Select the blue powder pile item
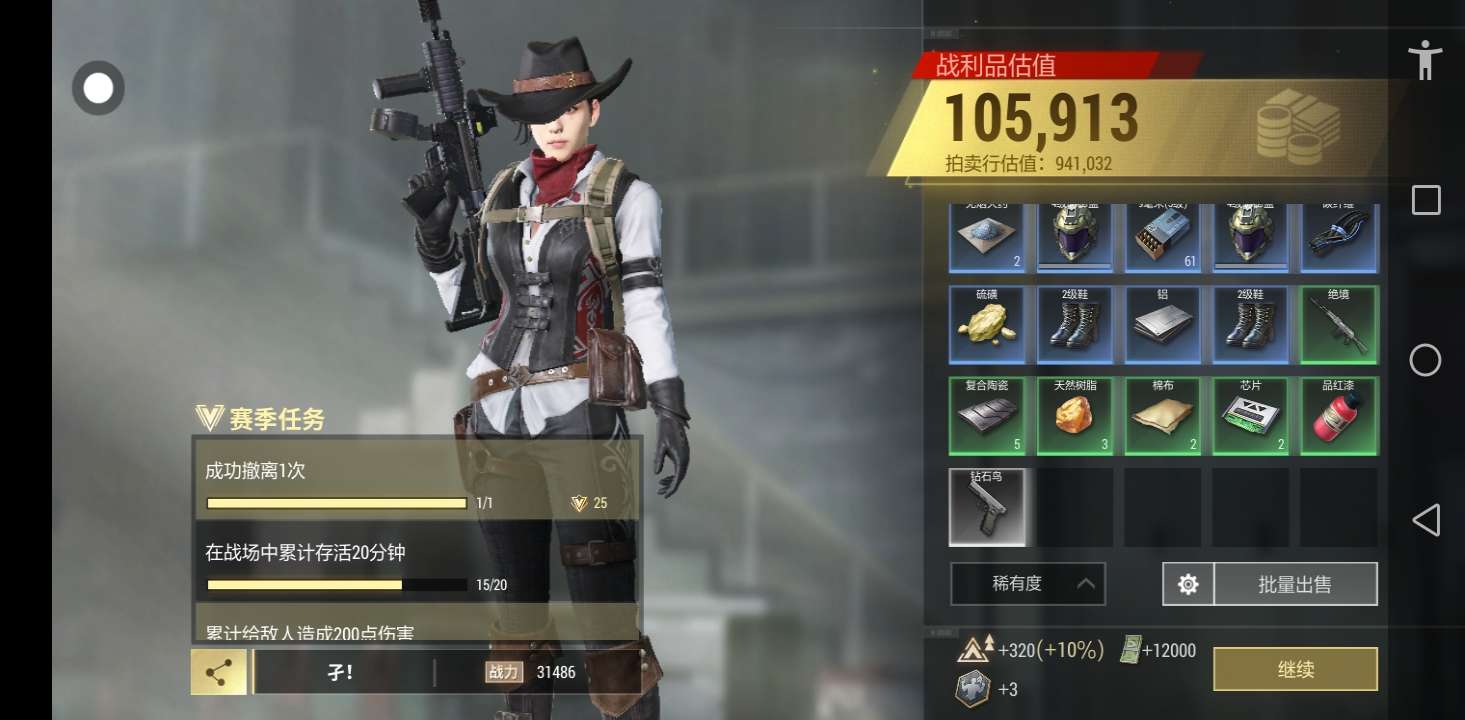 pyautogui.click(x=987, y=238)
